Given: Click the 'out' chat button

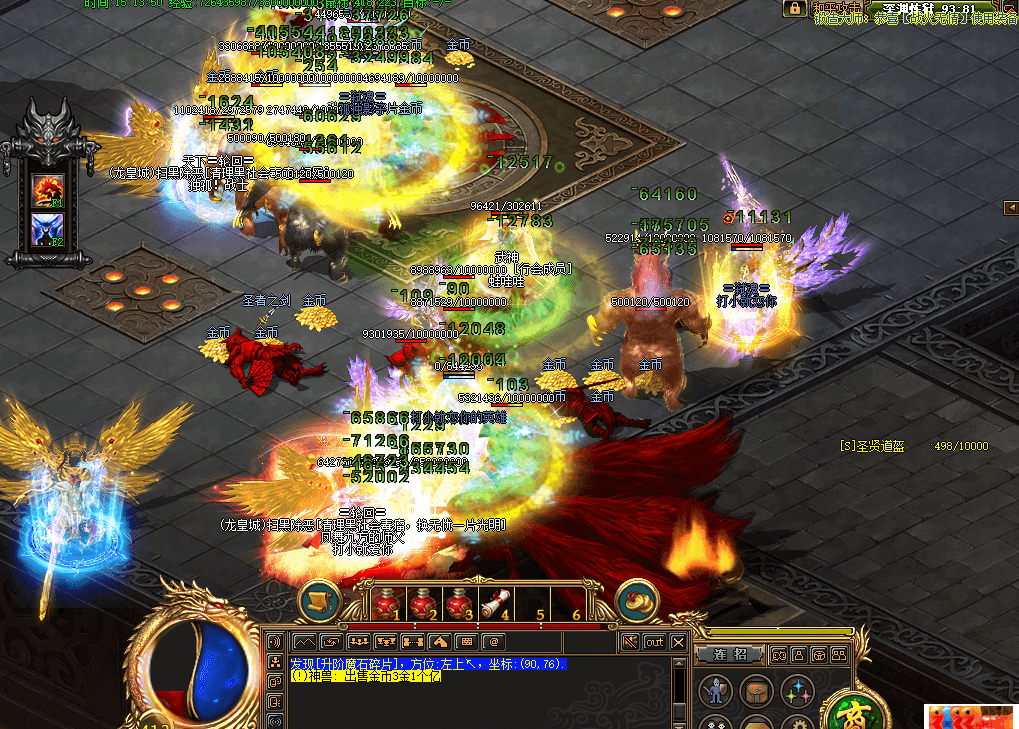Looking at the screenshot, I should [654, 641].
